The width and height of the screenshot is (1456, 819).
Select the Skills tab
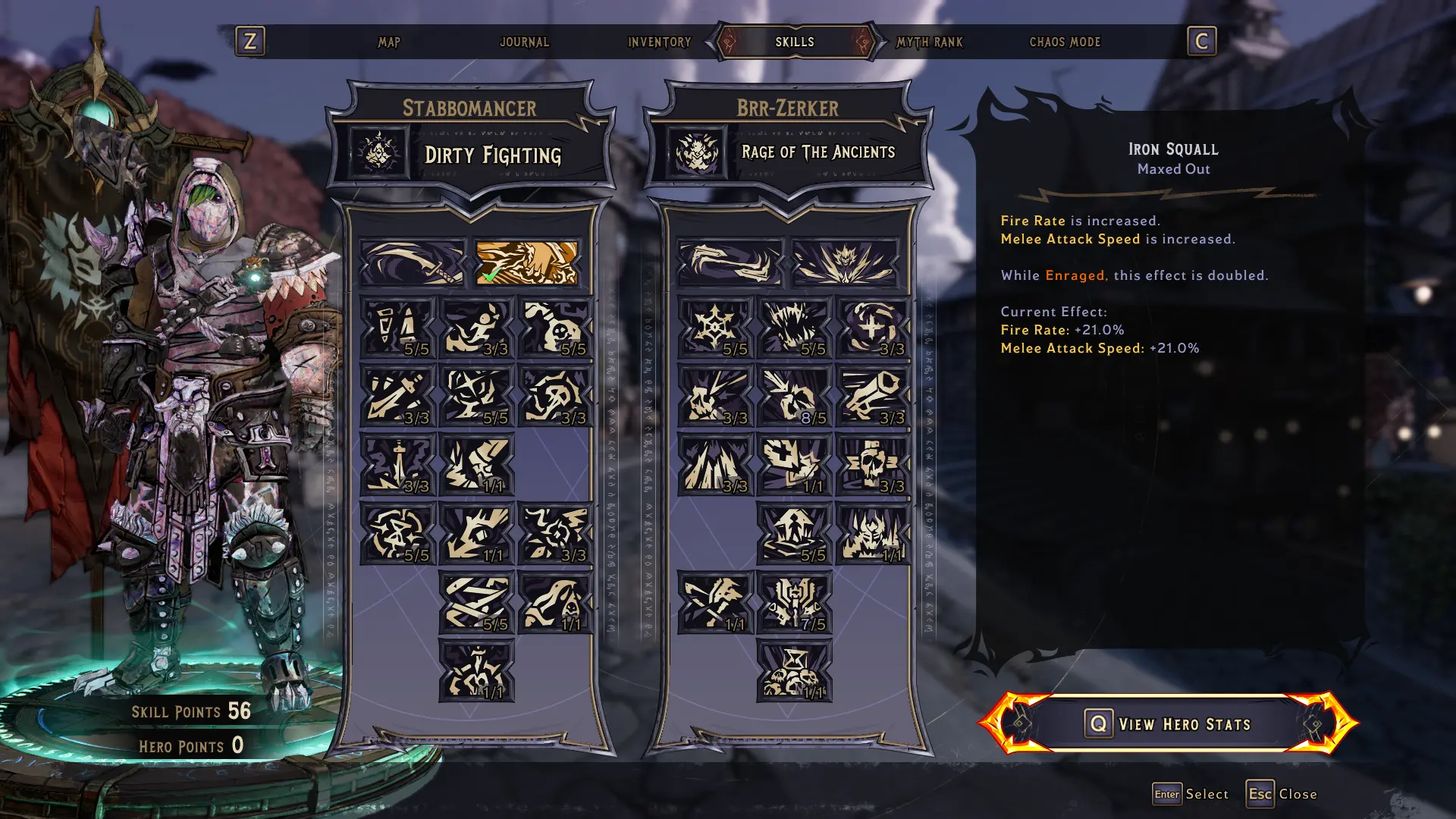(x=794, y=42)
